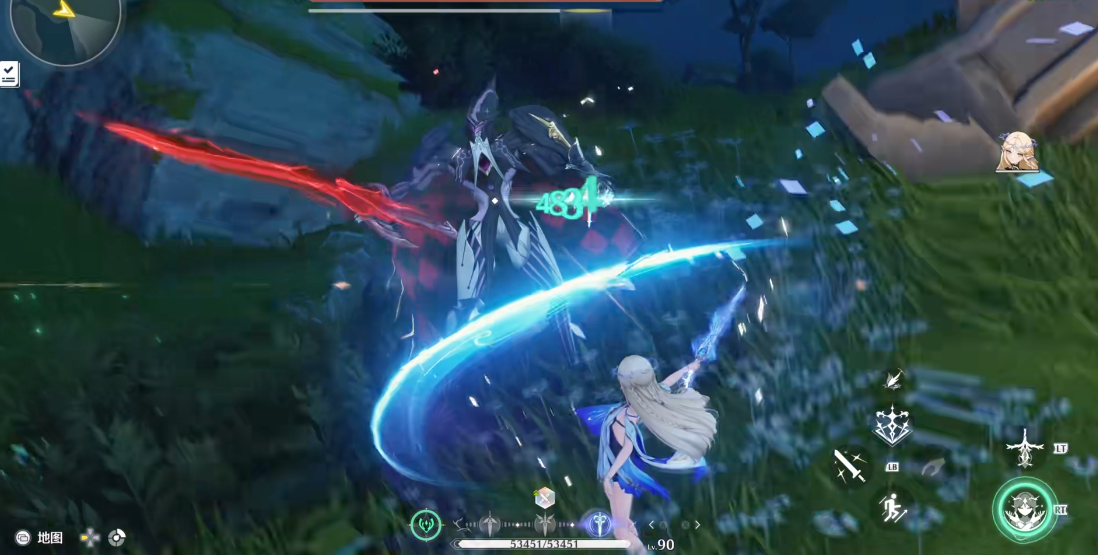Tap the sword basic attack icon
The height and width of the screenshot is (555, 1098).
851,465
